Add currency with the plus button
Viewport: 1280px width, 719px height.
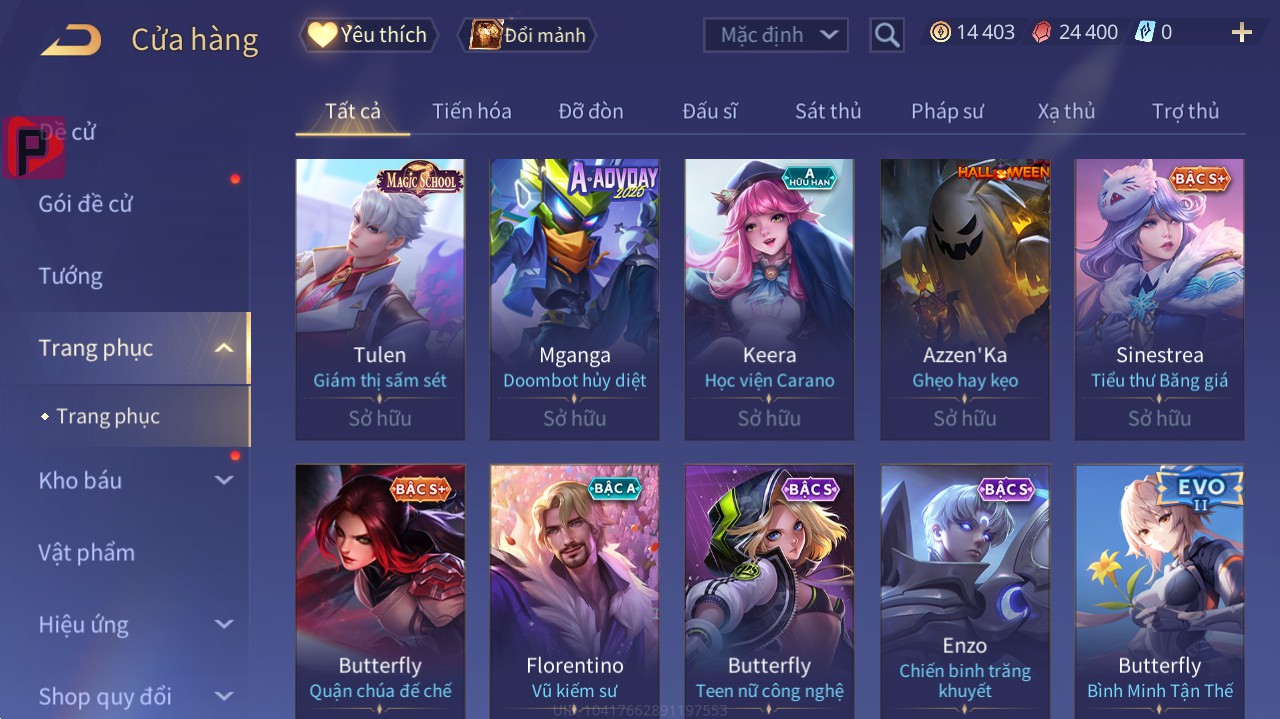coord(1242,33)
